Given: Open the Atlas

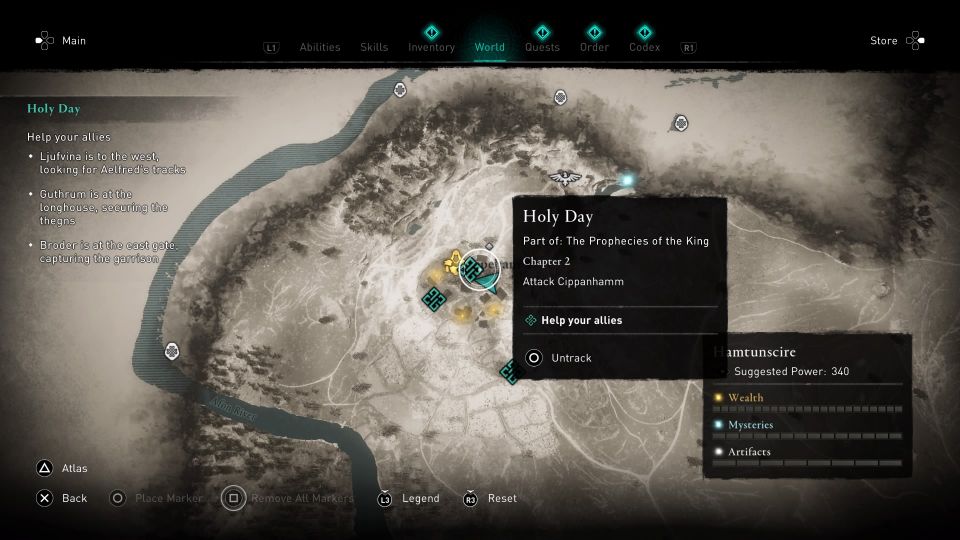Looking at the screenshot, I should click(x=63, y=468).
